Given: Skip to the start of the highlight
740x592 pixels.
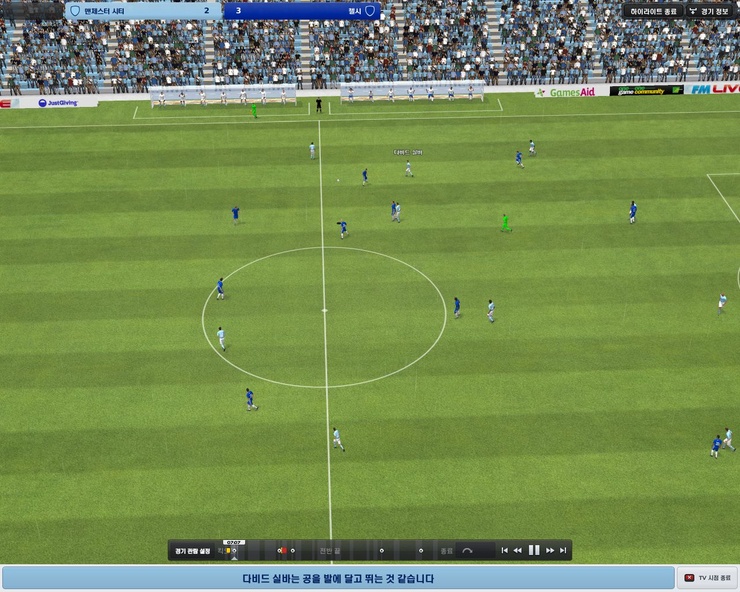Looking at the screenshot, I should pos(505,550).
